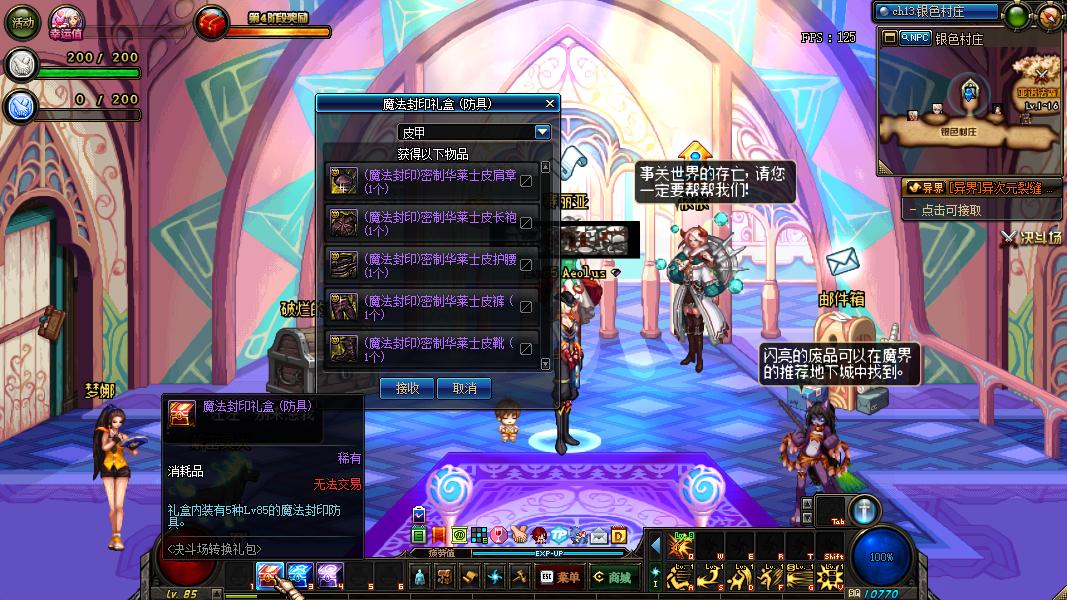Open the red treasure chest reward icon

tap(212, 23)
